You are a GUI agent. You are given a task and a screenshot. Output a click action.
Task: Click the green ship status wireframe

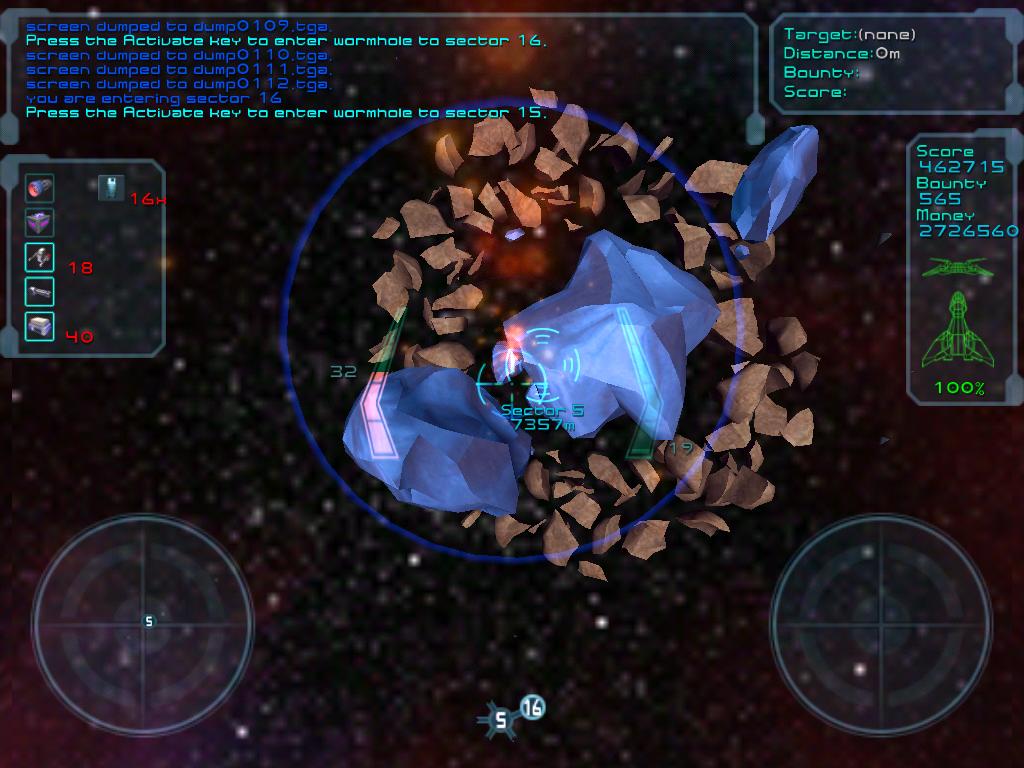pos(958,327)
